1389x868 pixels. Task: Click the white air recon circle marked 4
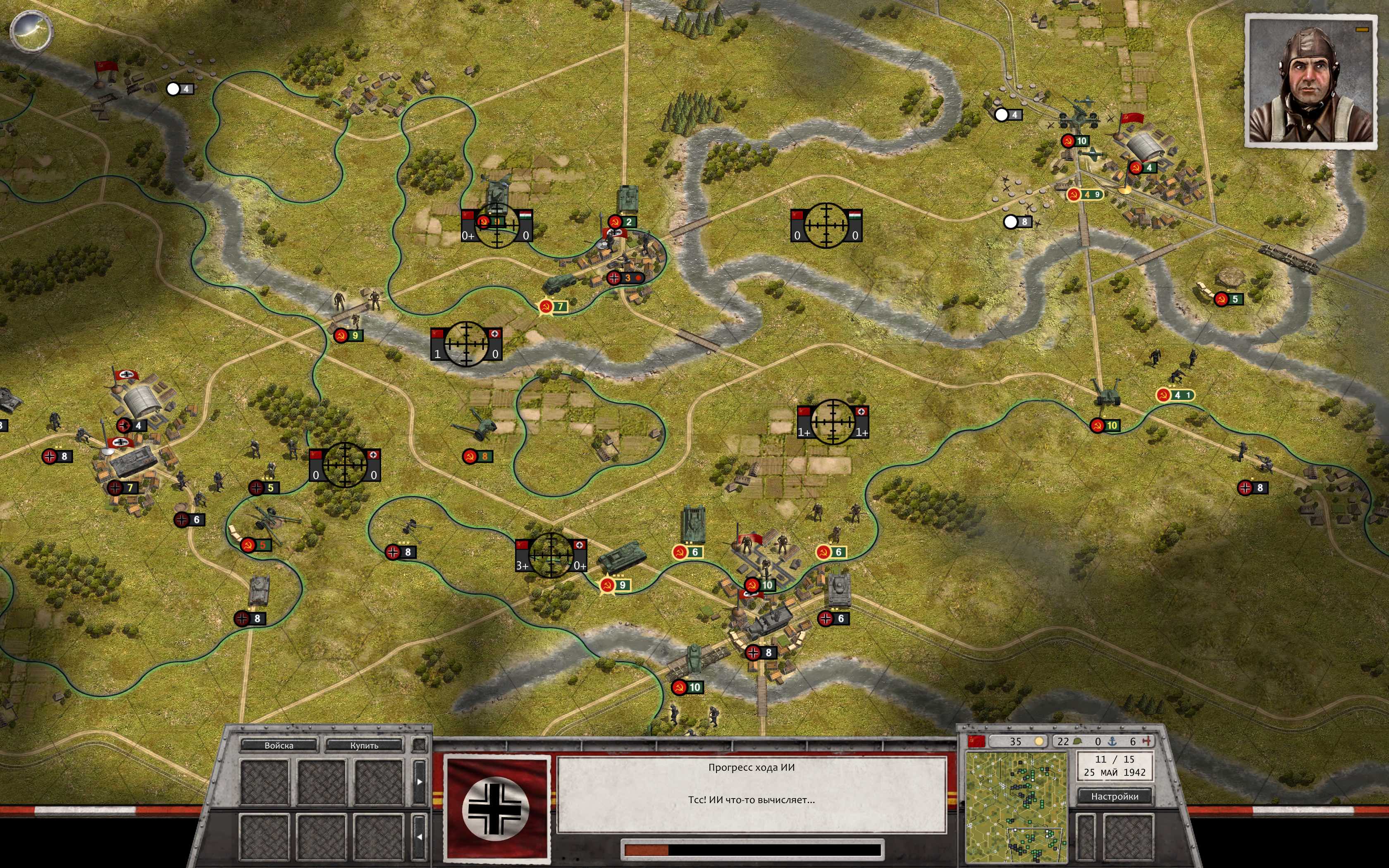173,89
